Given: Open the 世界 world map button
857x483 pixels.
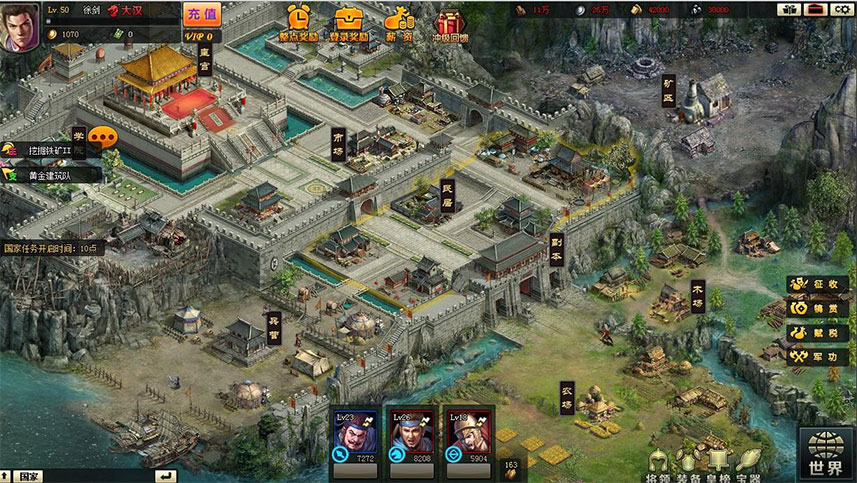Looking at the screenshot, I should tap(826, 452).
